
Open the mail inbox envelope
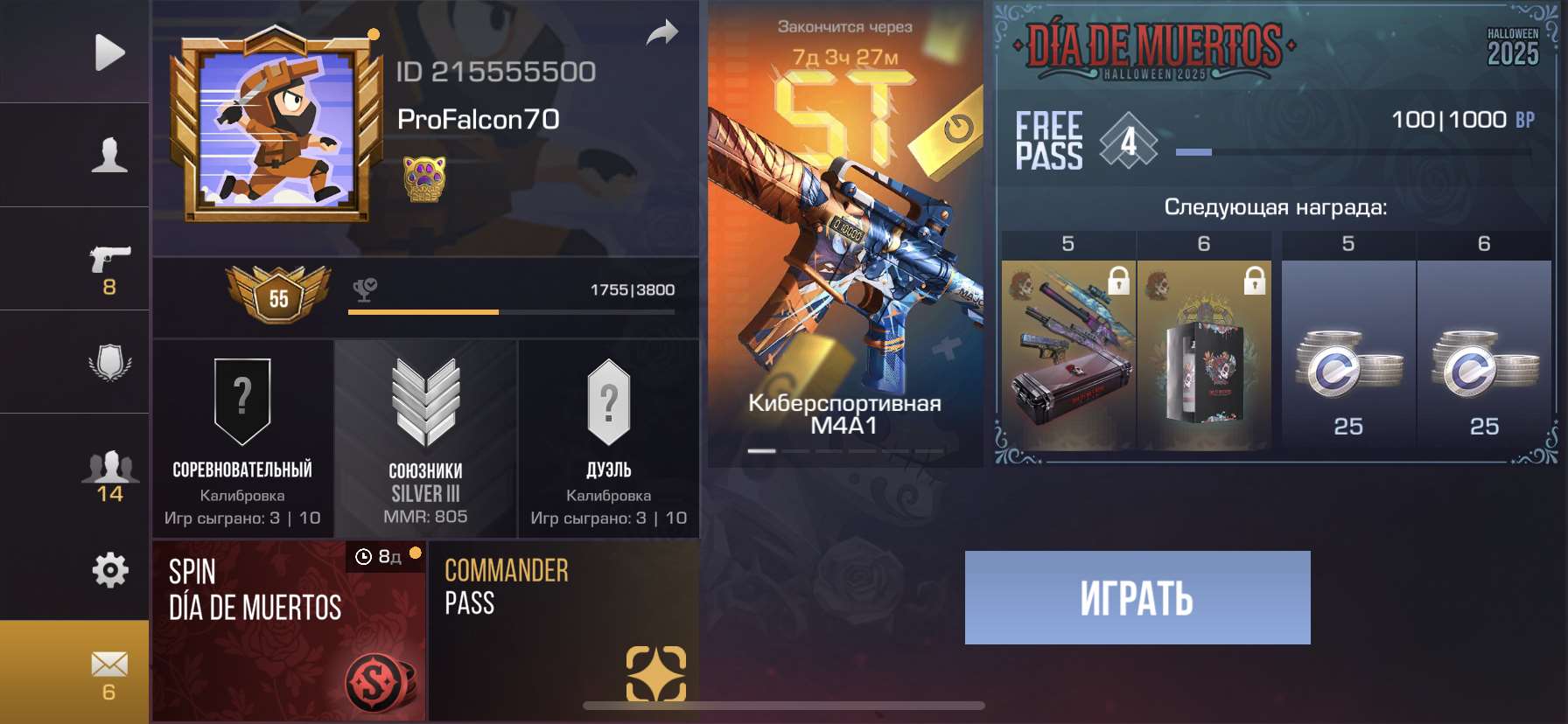(109, 672)
